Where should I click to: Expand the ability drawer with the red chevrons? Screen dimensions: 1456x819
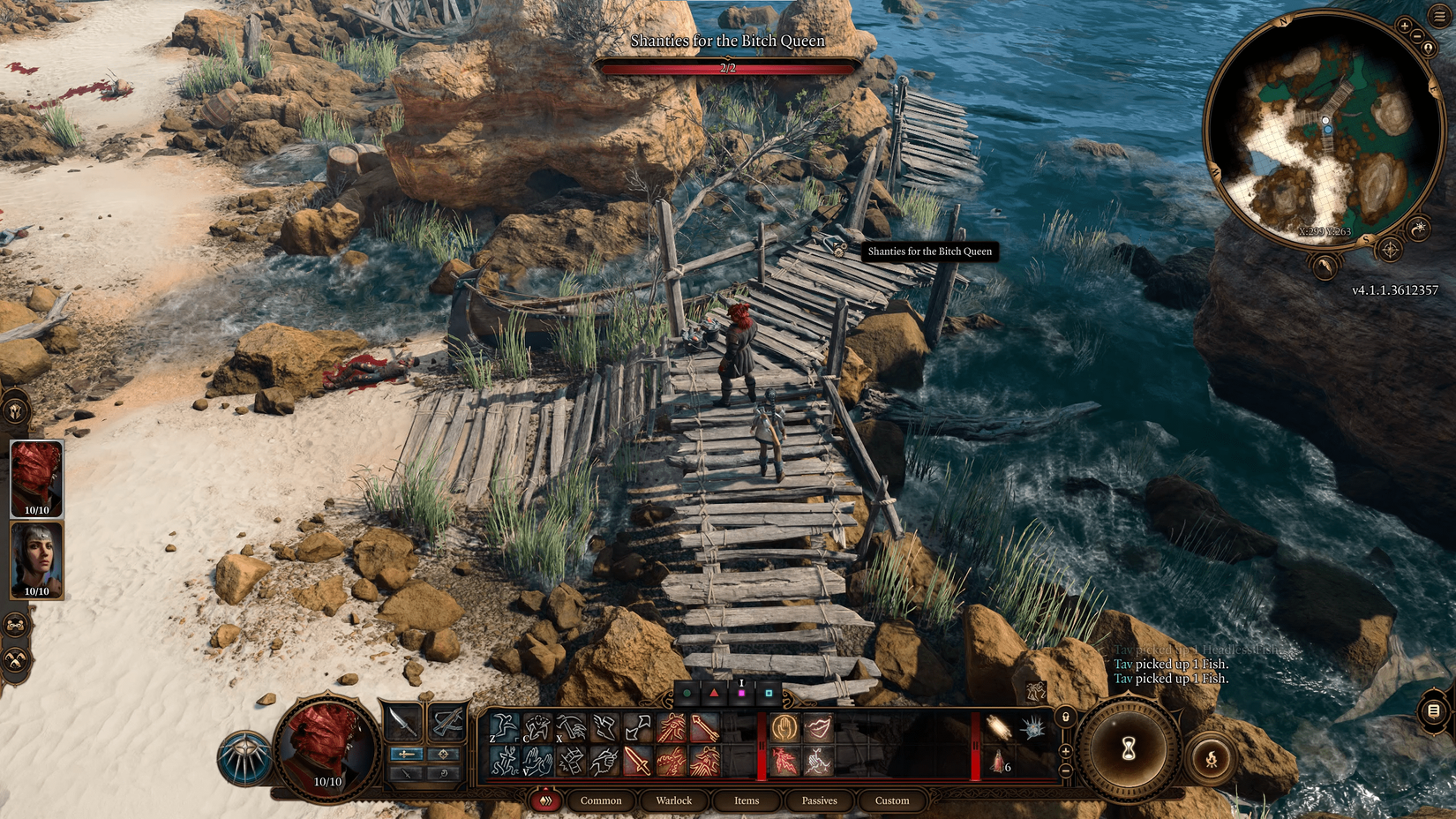(x=545, y=800)
